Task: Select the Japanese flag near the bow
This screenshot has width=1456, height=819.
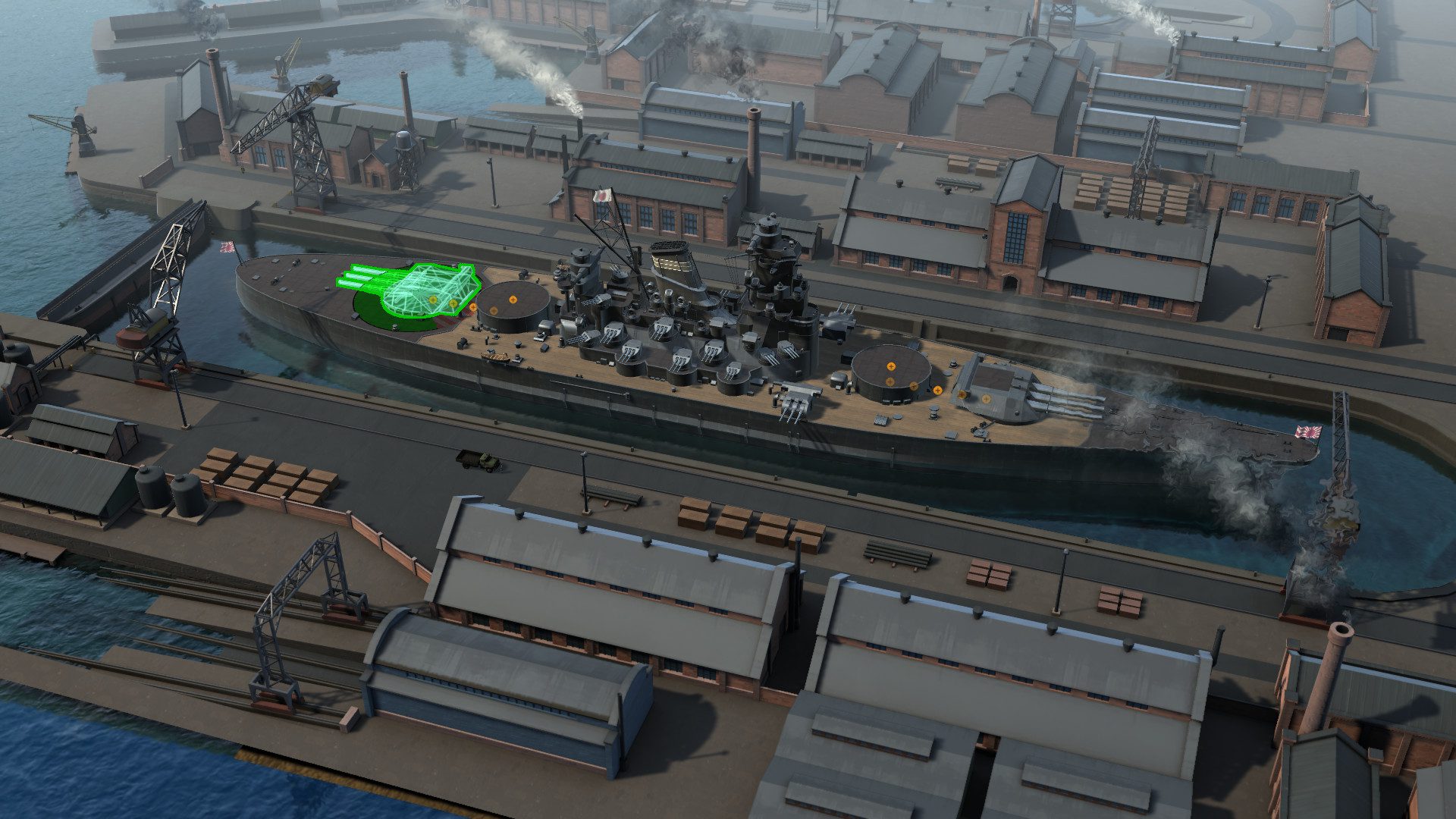Action: pyautogui.click(x=225, y=246)
